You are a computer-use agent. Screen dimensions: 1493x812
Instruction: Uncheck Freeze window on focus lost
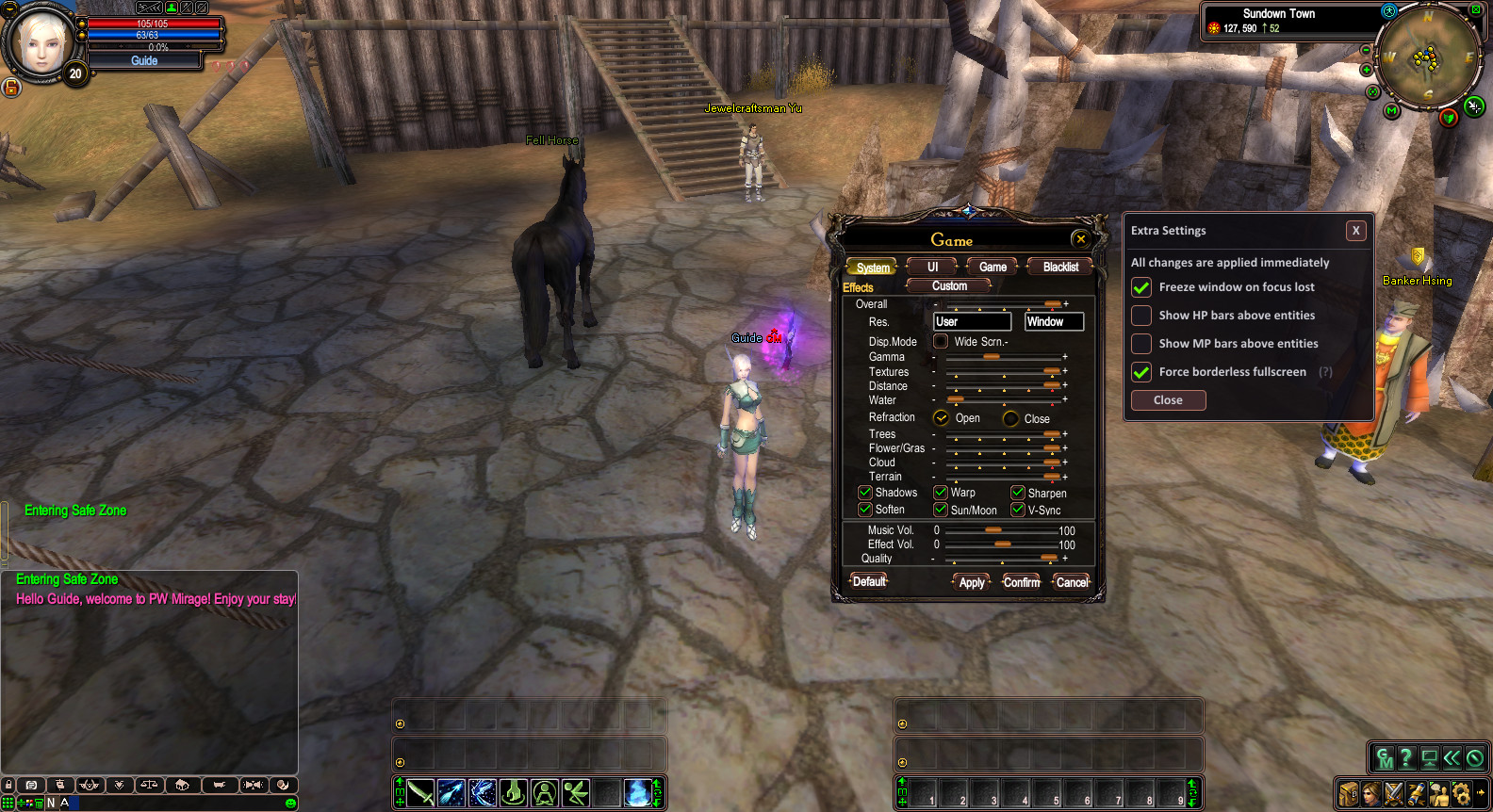1141,287
